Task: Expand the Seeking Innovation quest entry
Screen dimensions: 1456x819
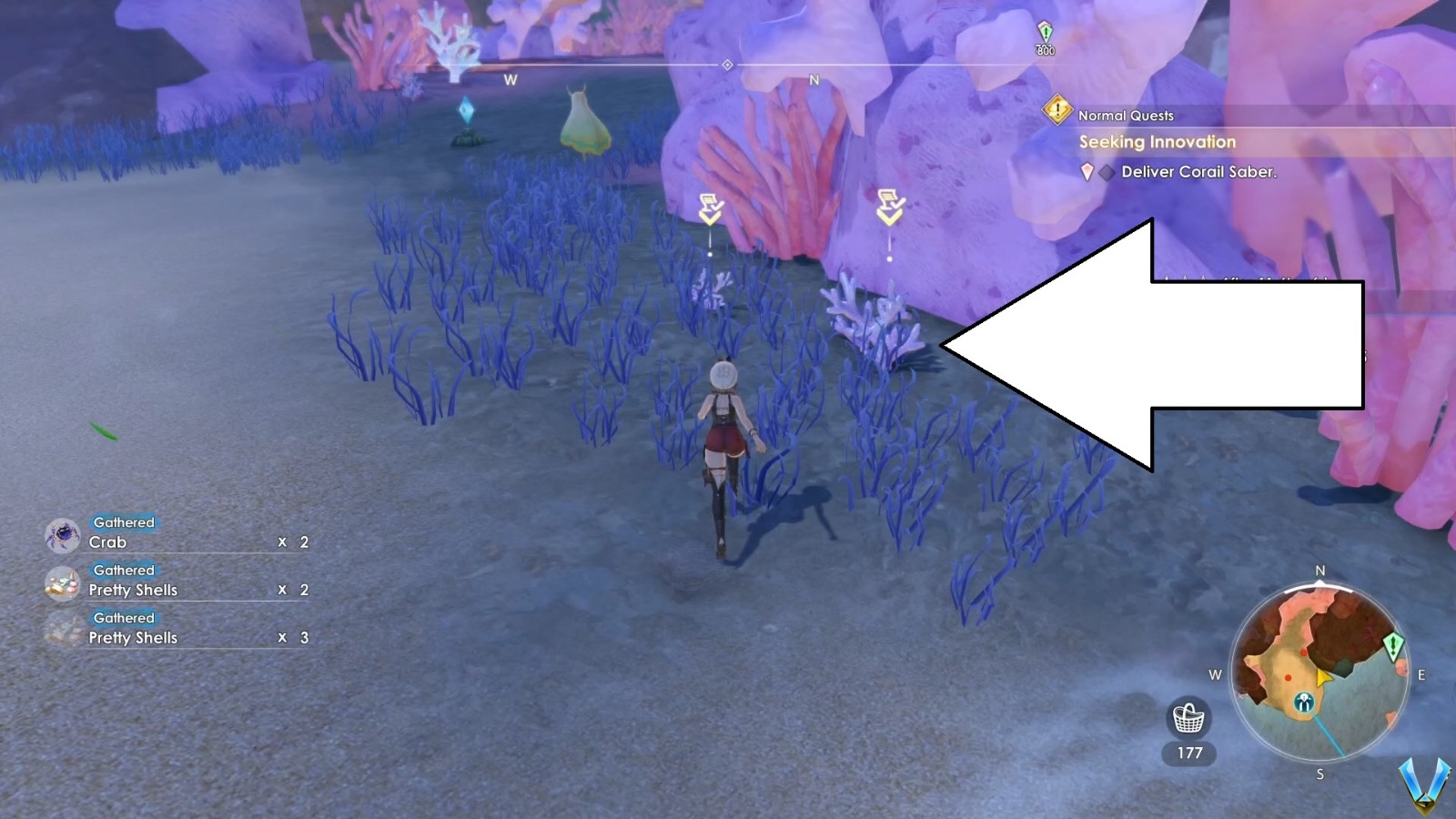Action: point(1157,142)
